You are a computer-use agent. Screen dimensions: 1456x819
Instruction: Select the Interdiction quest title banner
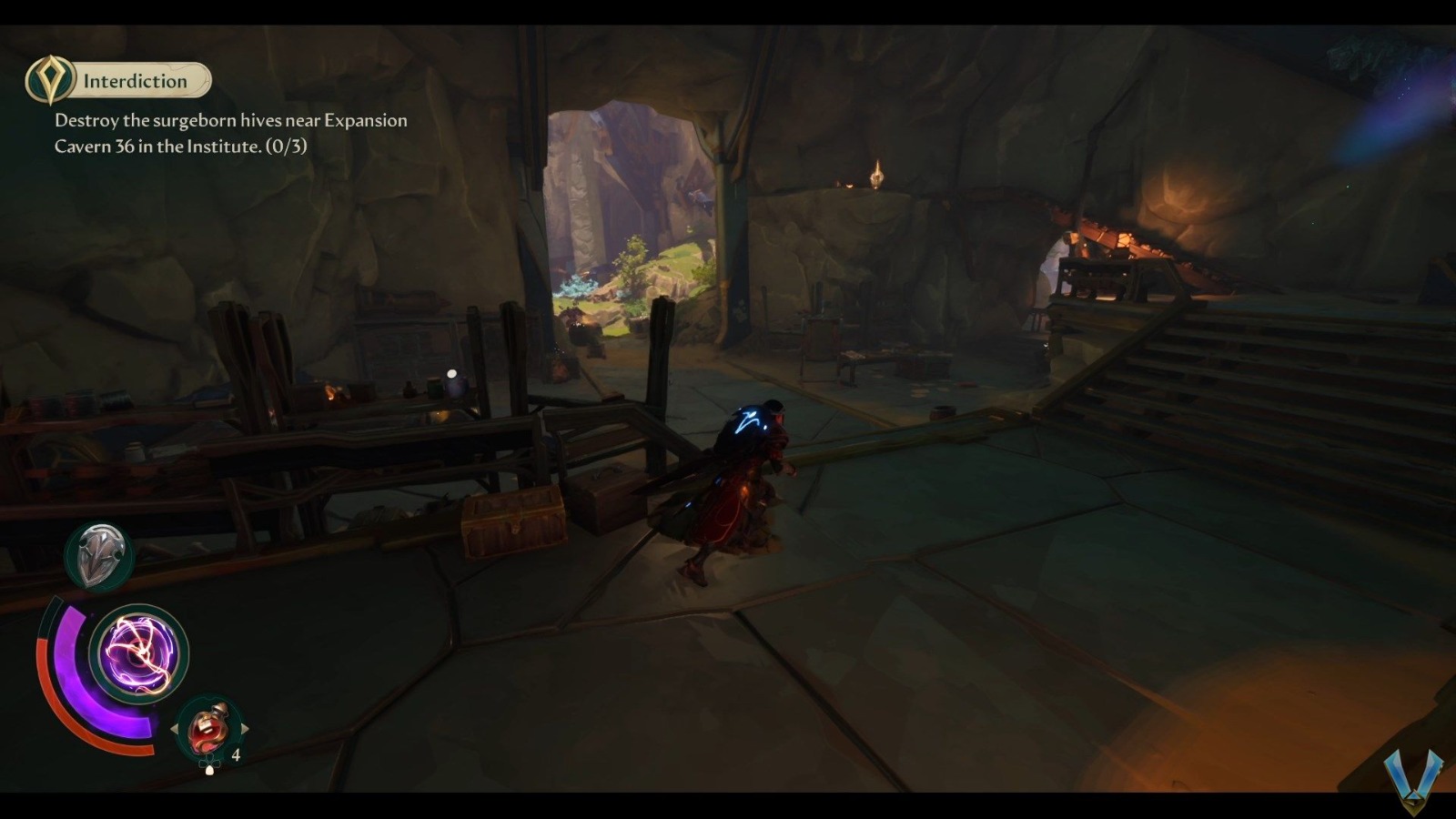(x=134, y=80)
